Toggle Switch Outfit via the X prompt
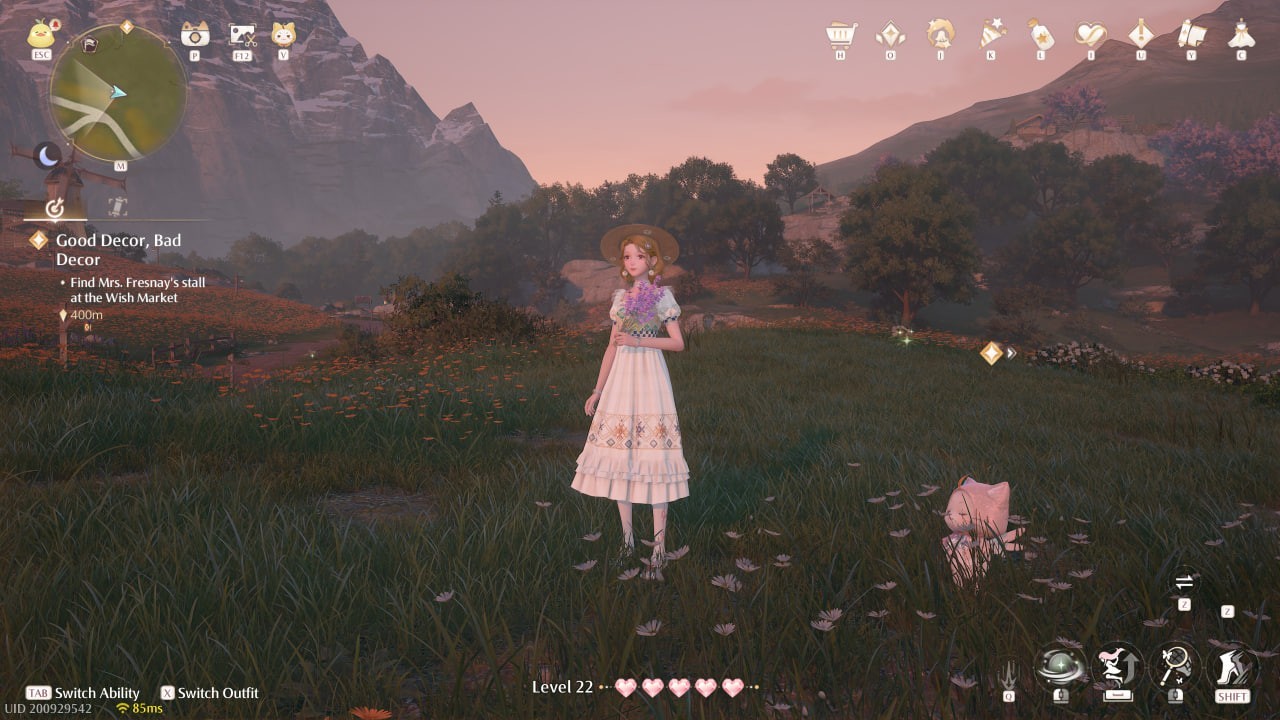 pyautogui.click(x=170, y=693)
